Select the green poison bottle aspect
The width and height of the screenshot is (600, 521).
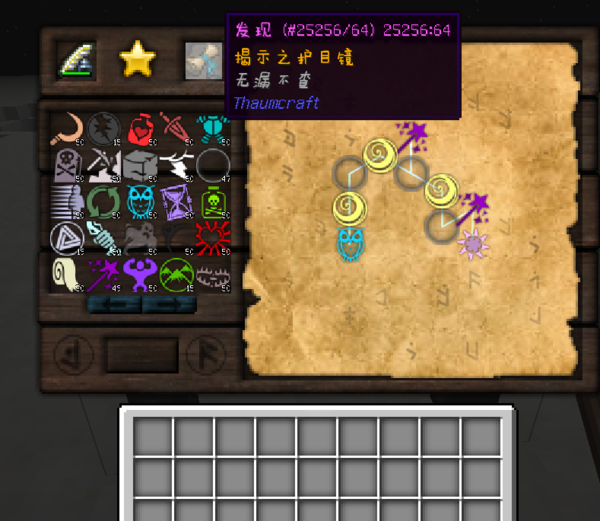tap(212, 200)
